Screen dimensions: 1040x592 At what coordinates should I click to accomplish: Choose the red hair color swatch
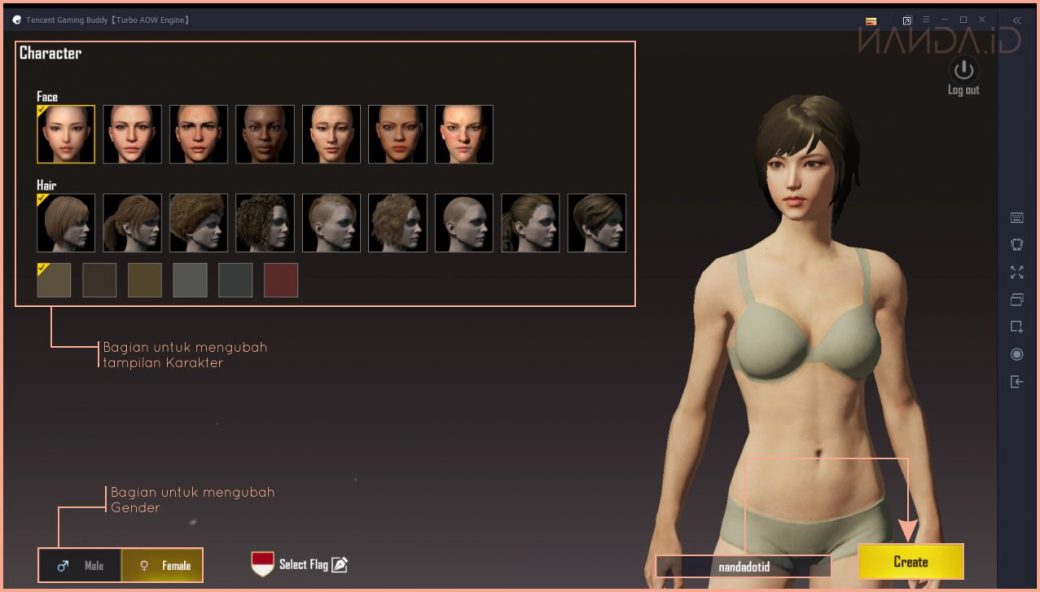(x=281, y=281)
